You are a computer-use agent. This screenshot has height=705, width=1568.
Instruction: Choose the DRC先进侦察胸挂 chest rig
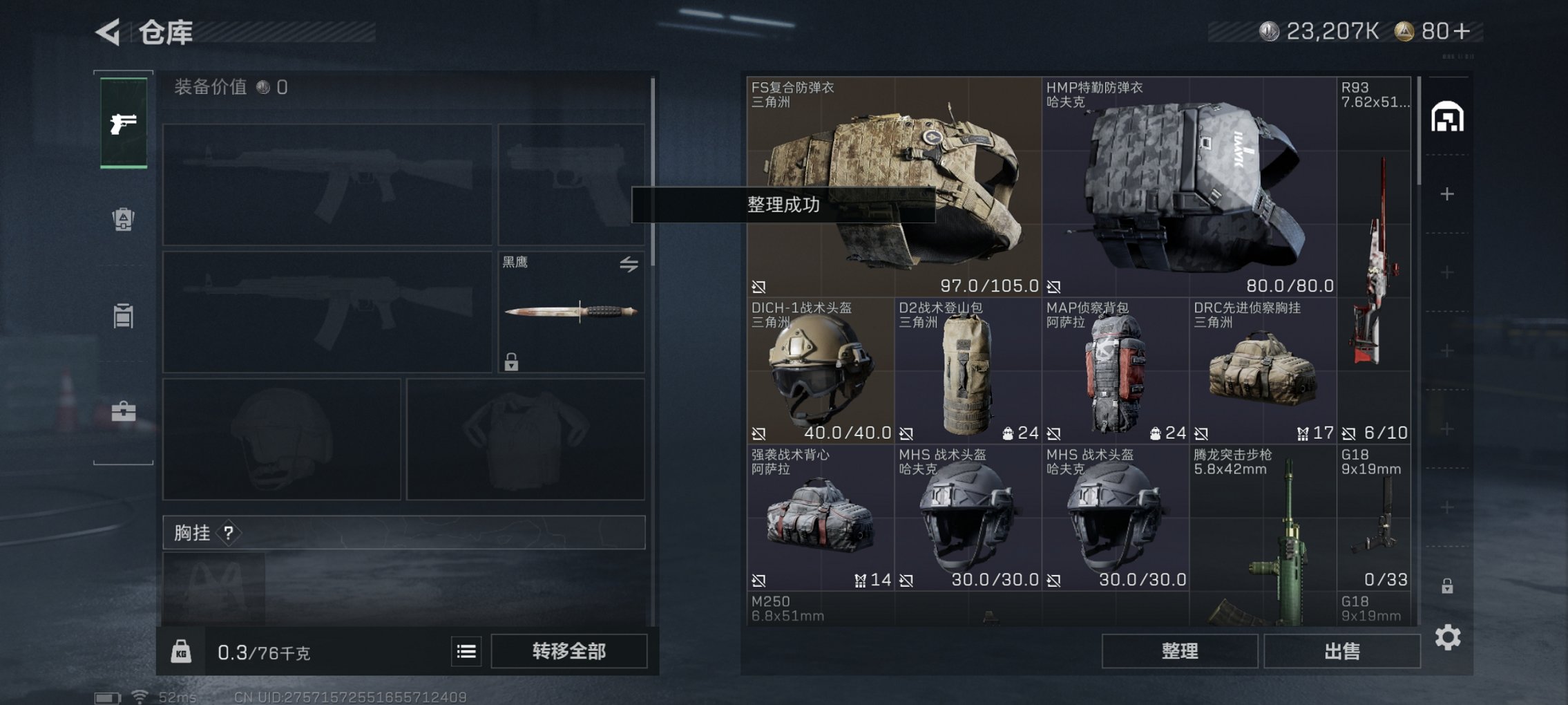(x=1262, y=371)
